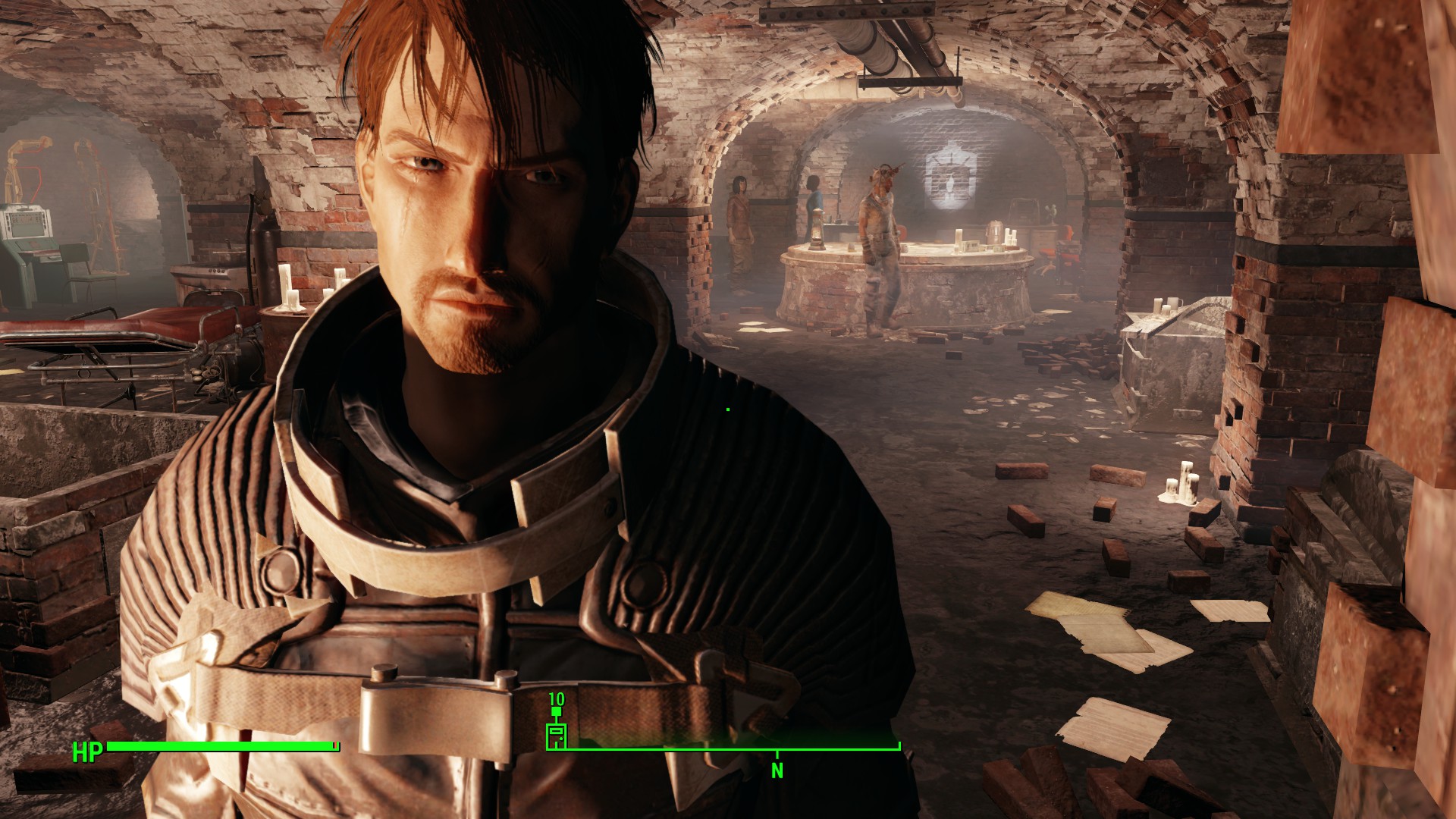Click the building marker on the compass
This screenshot has height=819, width=1456.
pos(557,735)
